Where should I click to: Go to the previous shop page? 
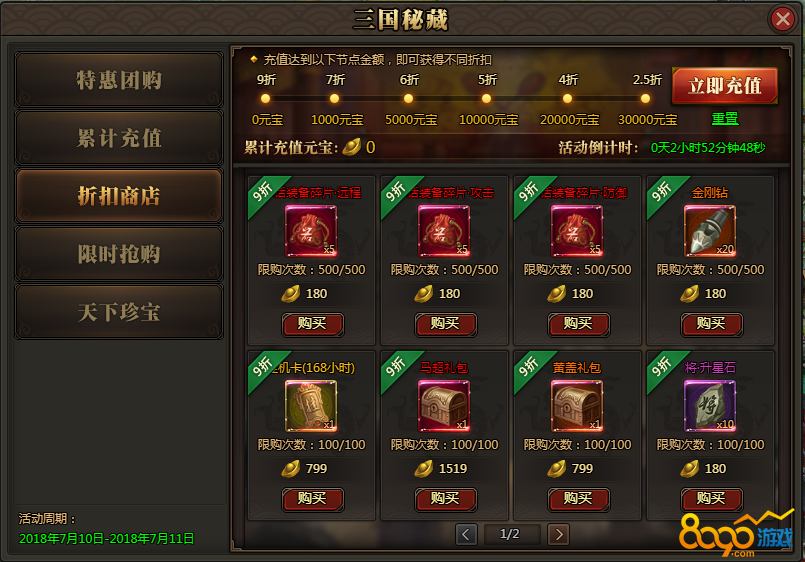466,534
